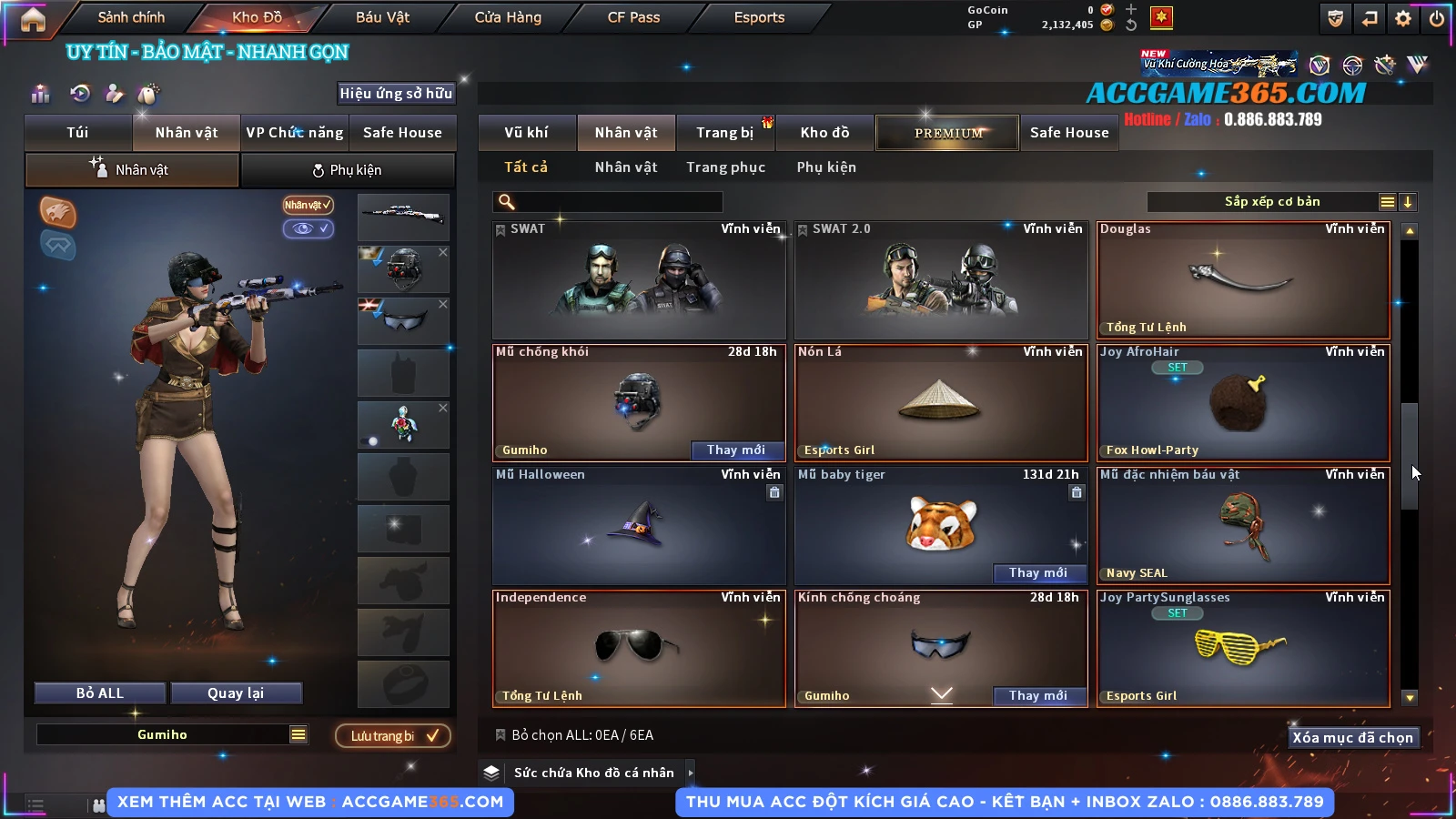Viewport: 1456px width, 819px height.
Task: Save equipment with Lưu trang bị
Action: tap(393, 736)
